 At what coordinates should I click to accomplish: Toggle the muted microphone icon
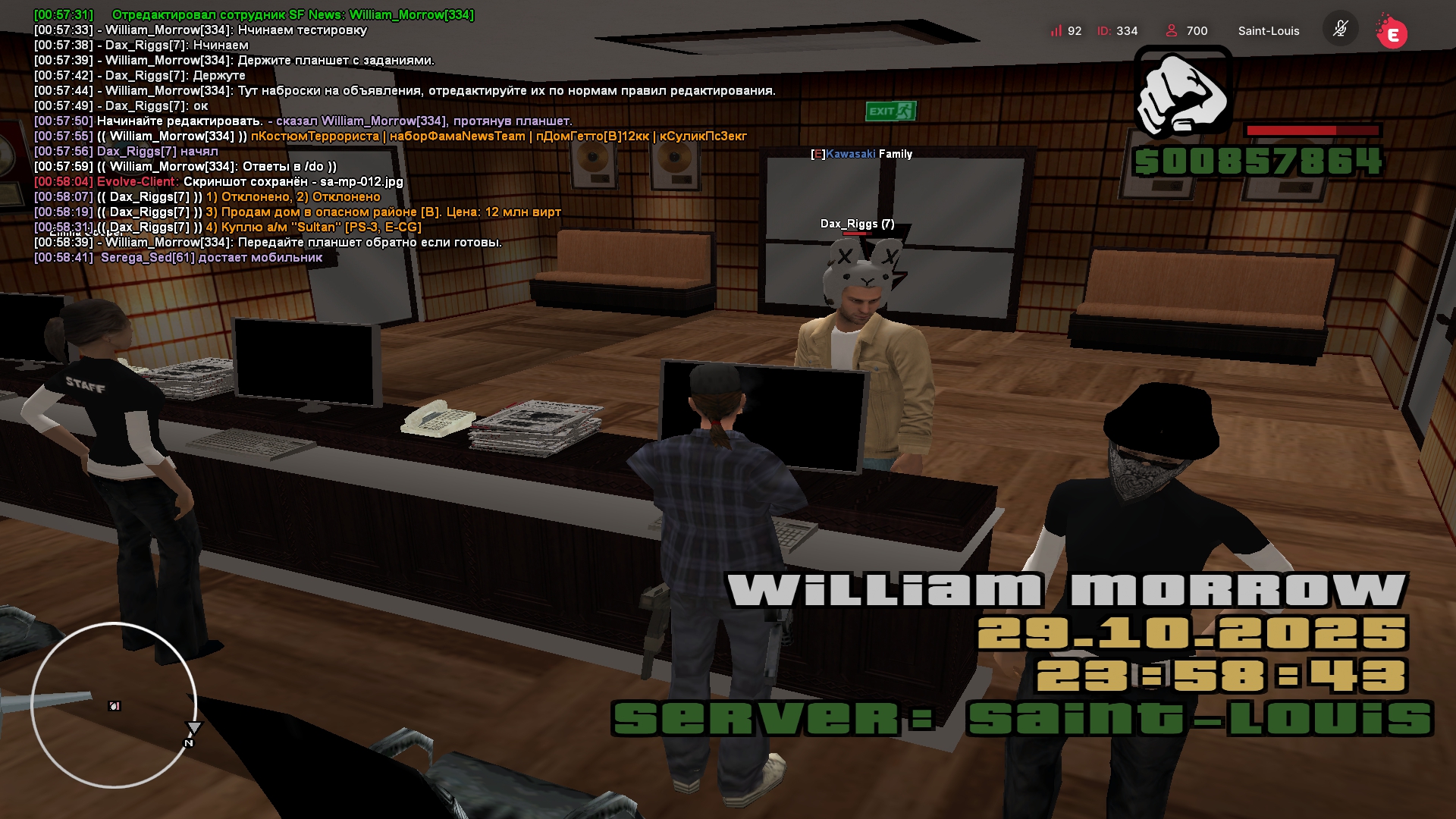(1340, 30)
